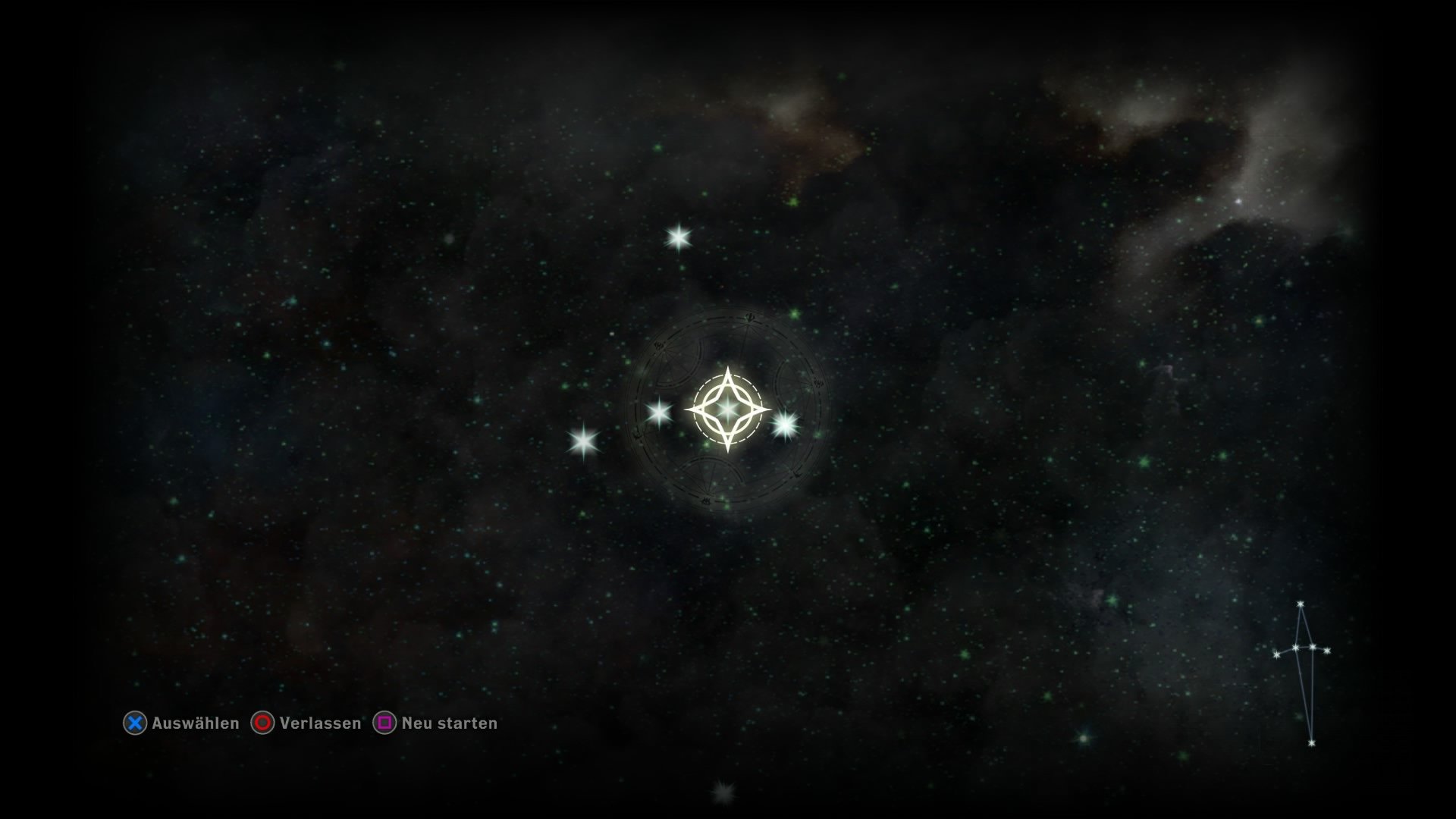Select the topmost bright star above the astrarium
Viewport: 1456px width, 819px height.
click(680, 236)
